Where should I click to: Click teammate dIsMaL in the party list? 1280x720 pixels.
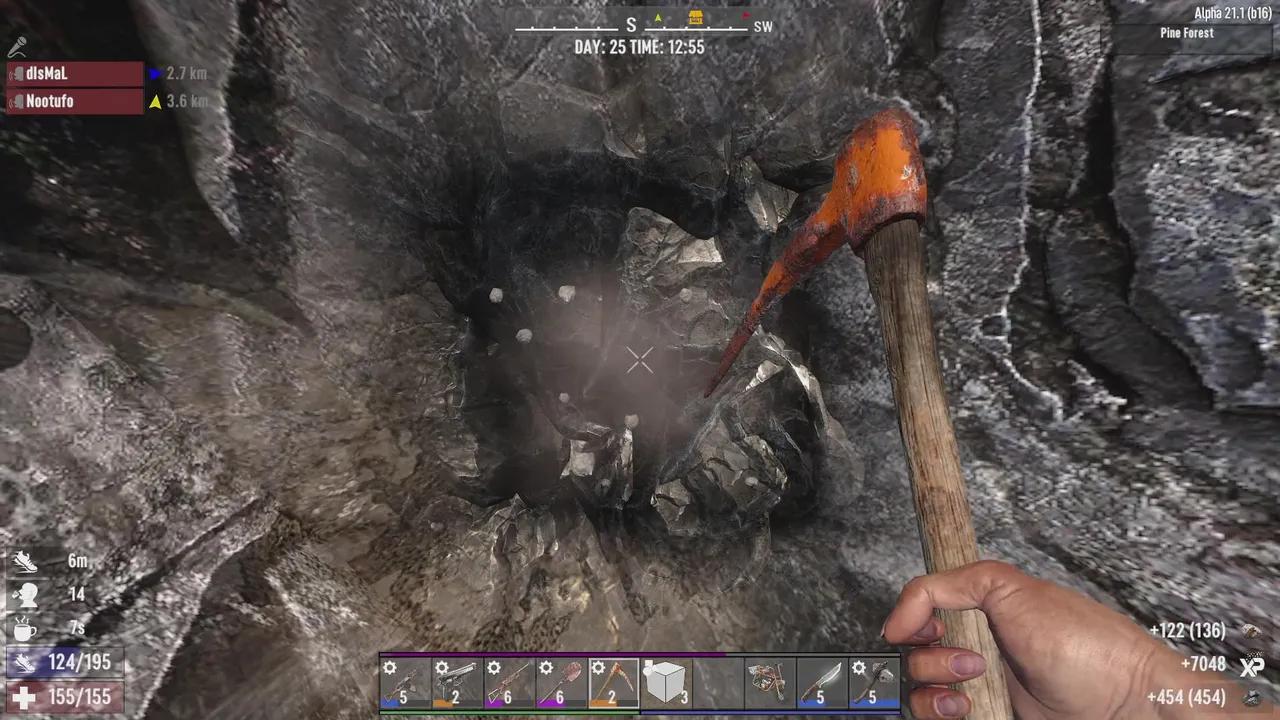point(45,73)
